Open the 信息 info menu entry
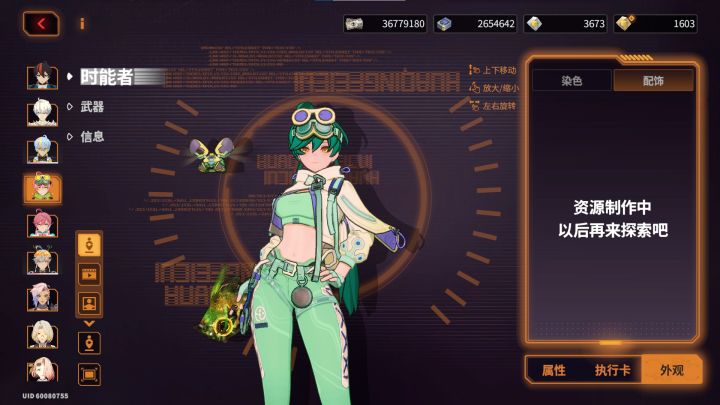The width and height of the screenshot is (720, 405). click(92, 136)
